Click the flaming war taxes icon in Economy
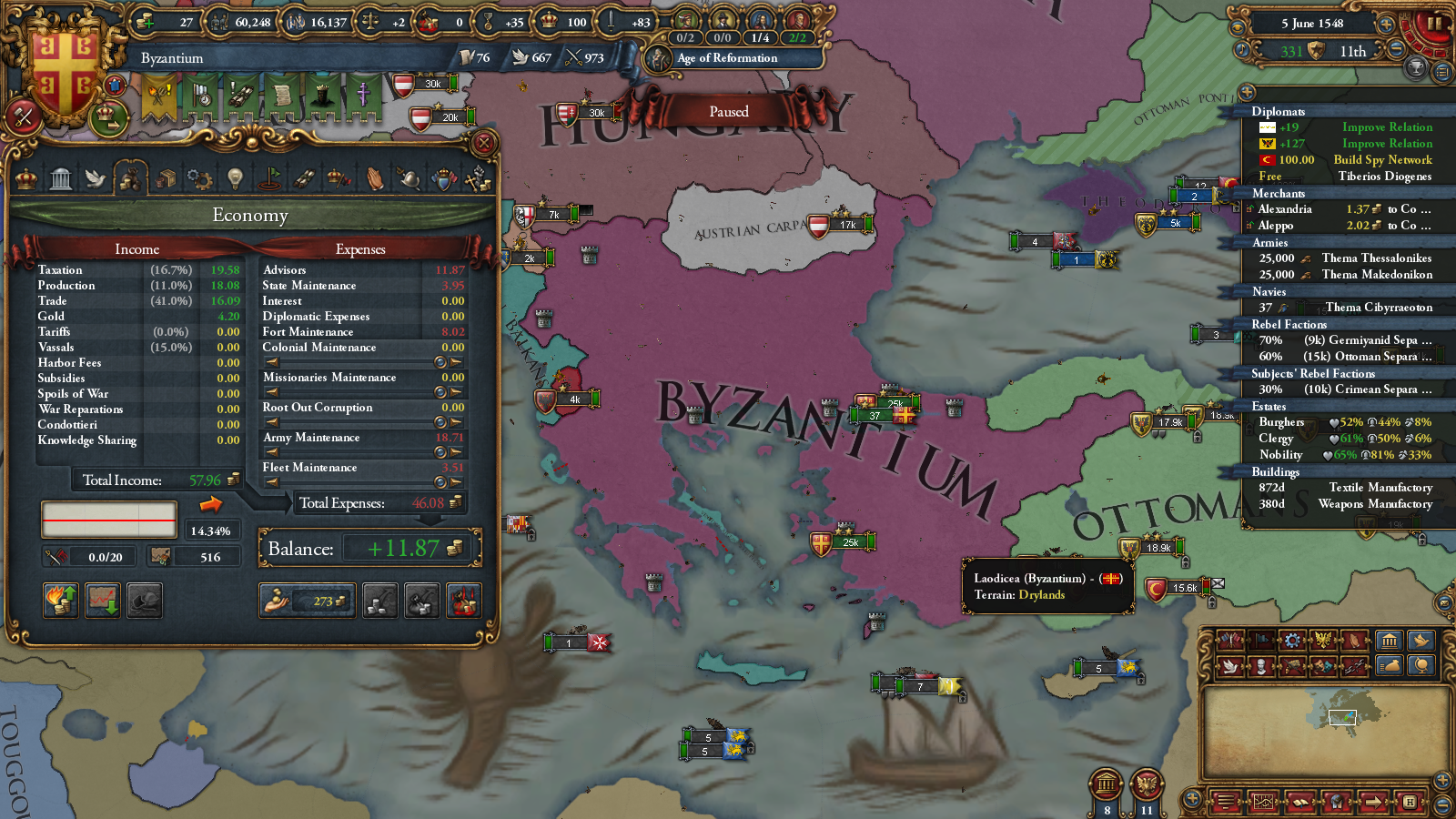This screenshot has width=1456, height=819. click(x=60, y=601)
